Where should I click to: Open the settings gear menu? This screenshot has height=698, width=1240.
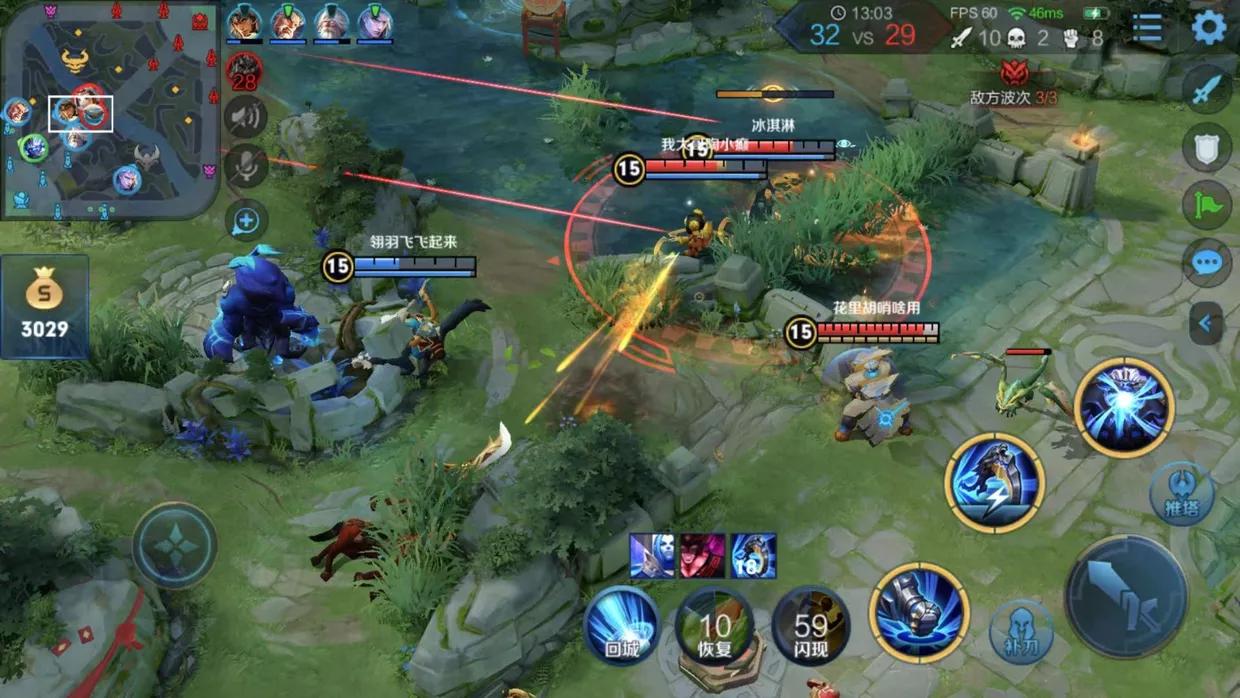coord(1209,28)
